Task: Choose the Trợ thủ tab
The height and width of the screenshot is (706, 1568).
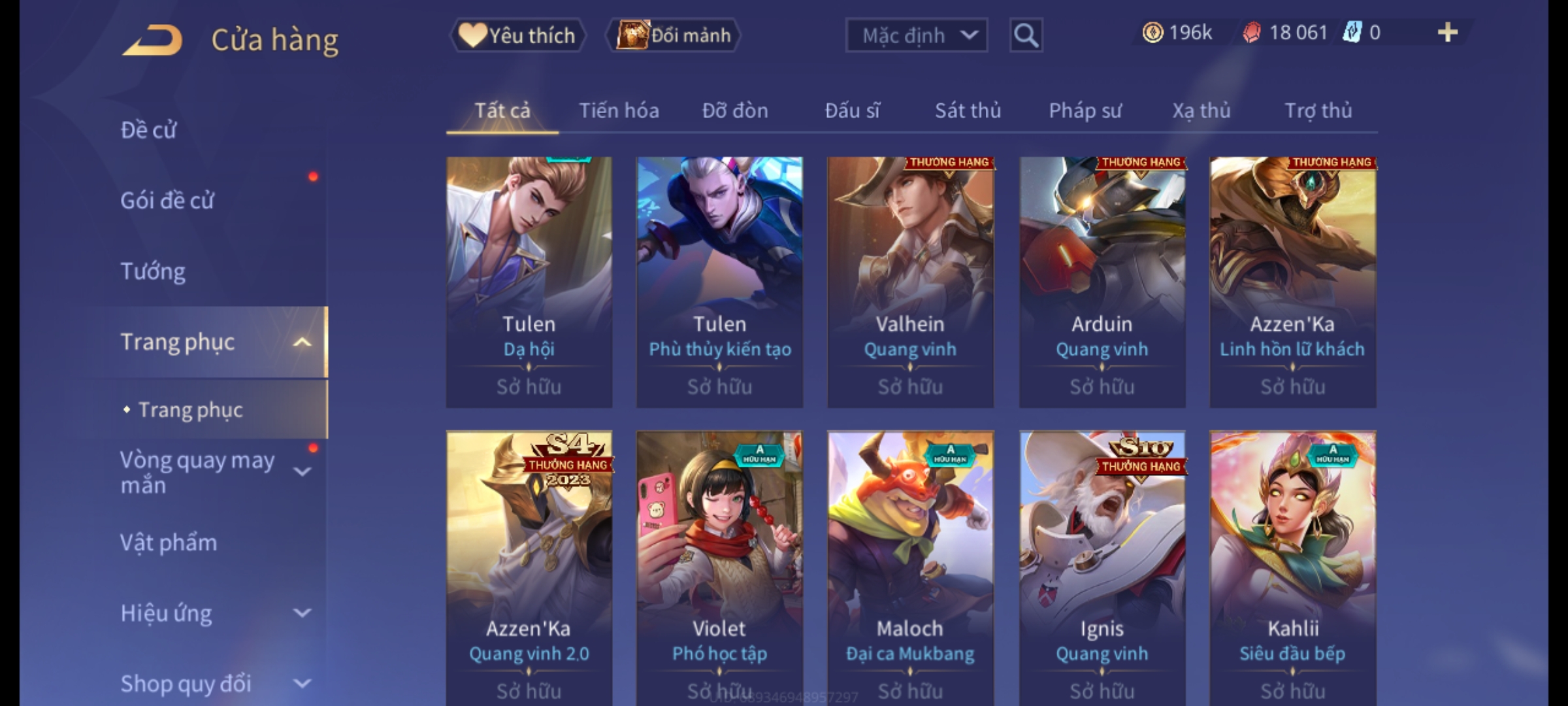Action: [1318, 110]
